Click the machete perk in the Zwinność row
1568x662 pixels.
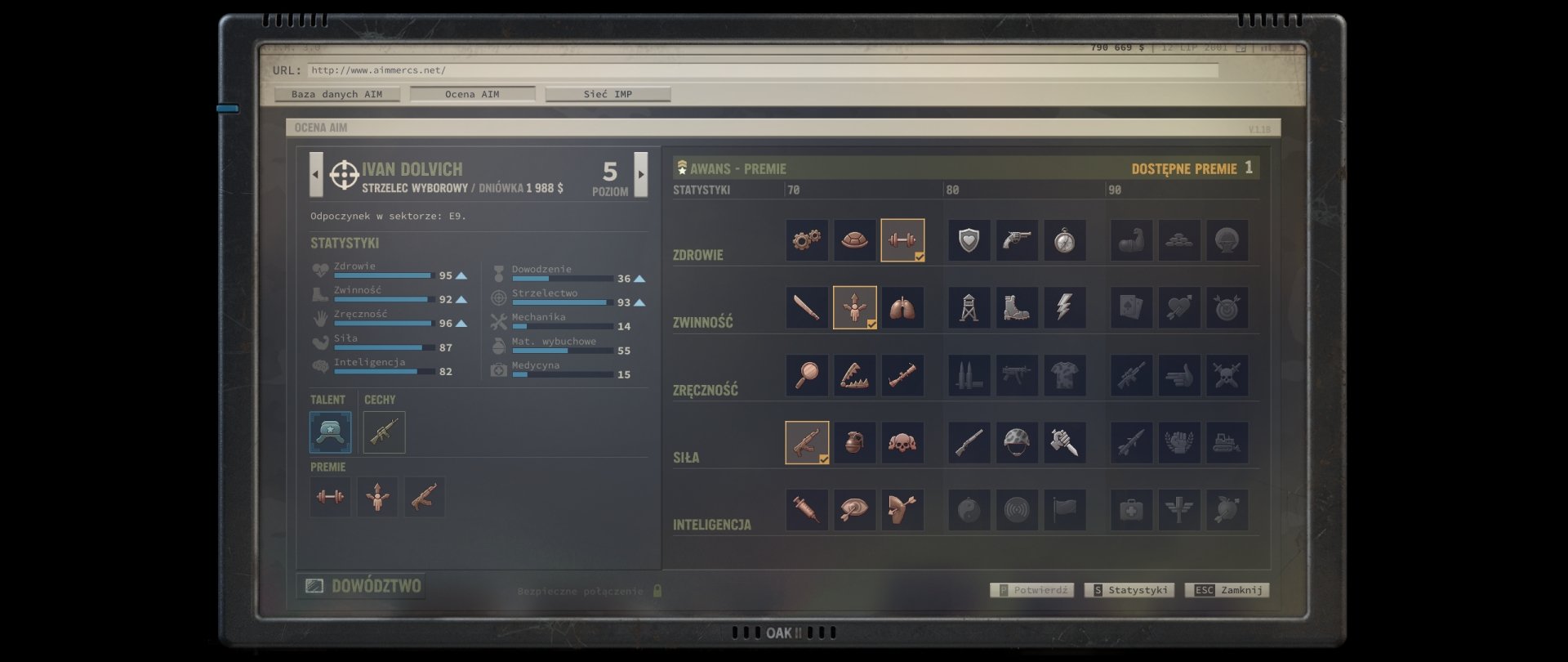(807, 307)
